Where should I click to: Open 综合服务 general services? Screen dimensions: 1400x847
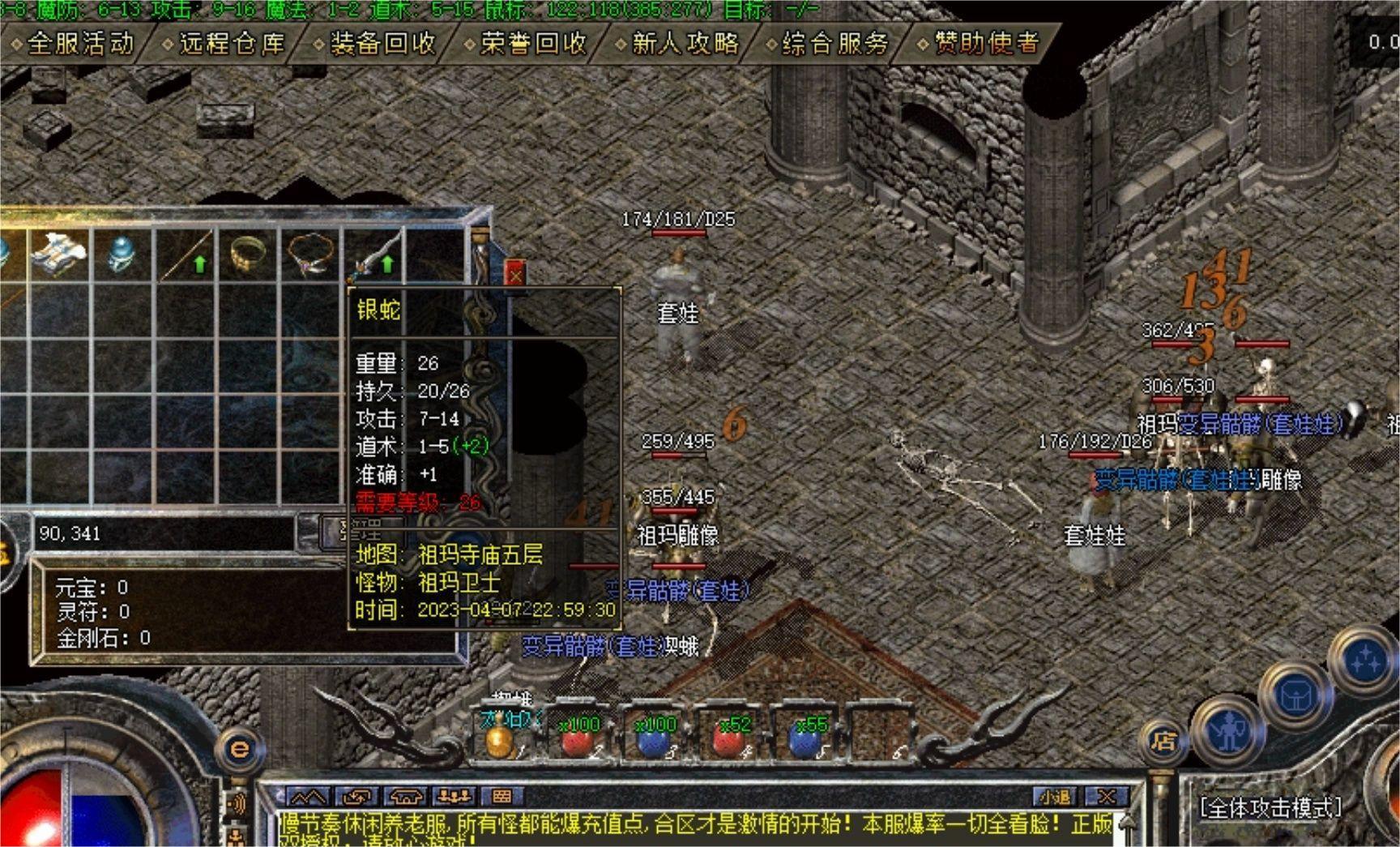point(834,43)
